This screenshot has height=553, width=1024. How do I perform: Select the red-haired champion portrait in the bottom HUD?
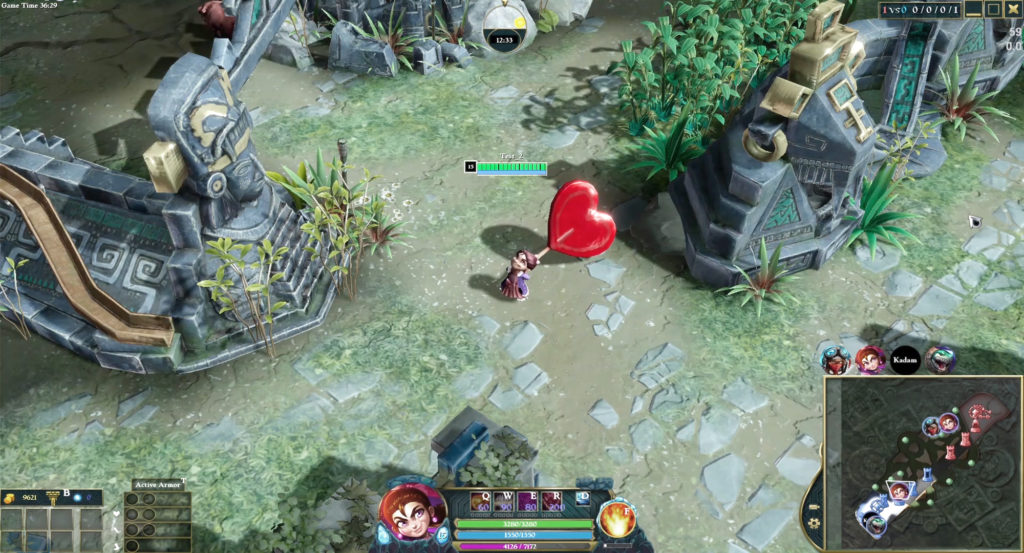(411, 515)
